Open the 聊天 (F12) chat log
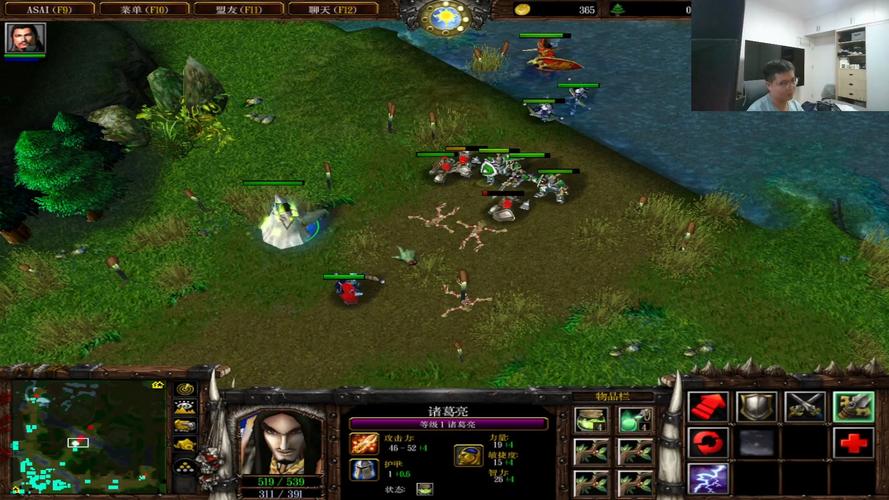Viewport: 889px width, 500px height. [x=333, y=9]
